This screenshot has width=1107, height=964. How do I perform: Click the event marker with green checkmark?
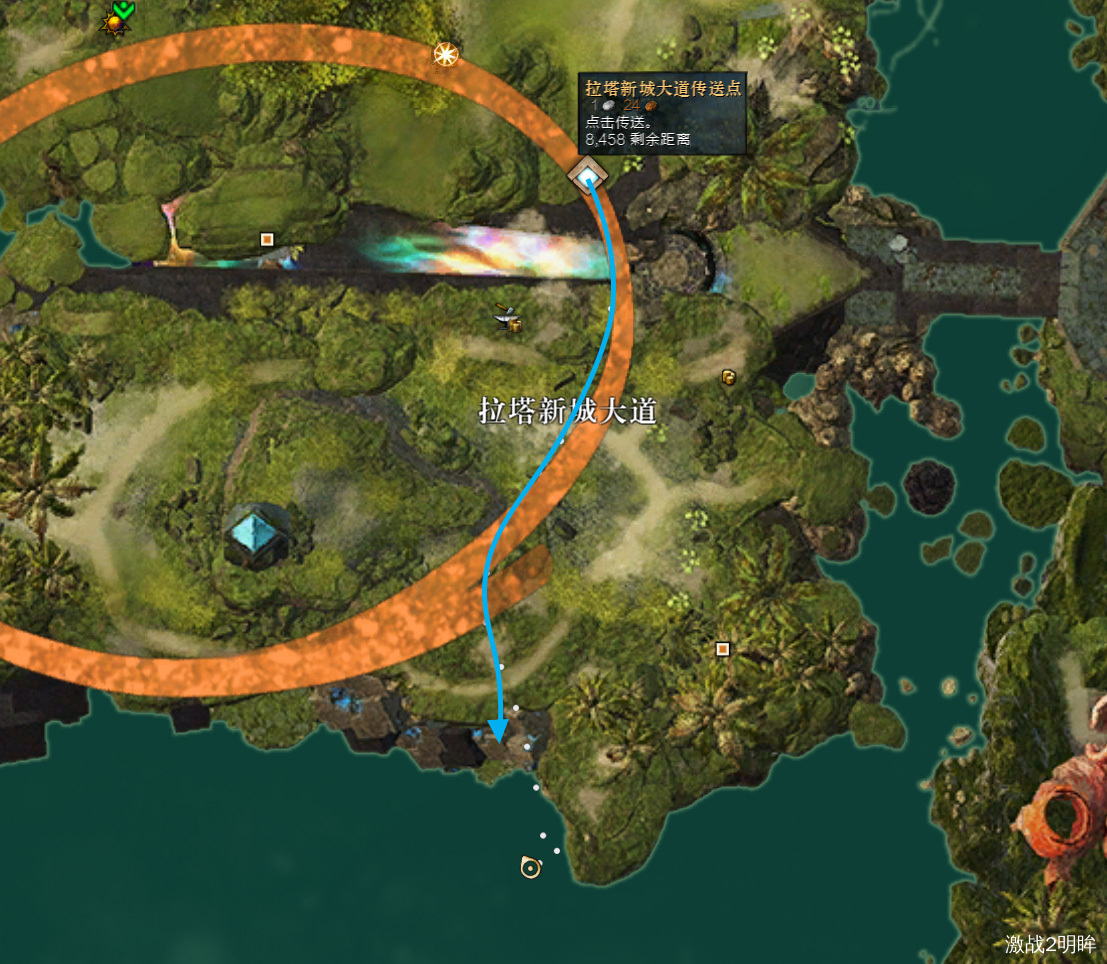116,19
